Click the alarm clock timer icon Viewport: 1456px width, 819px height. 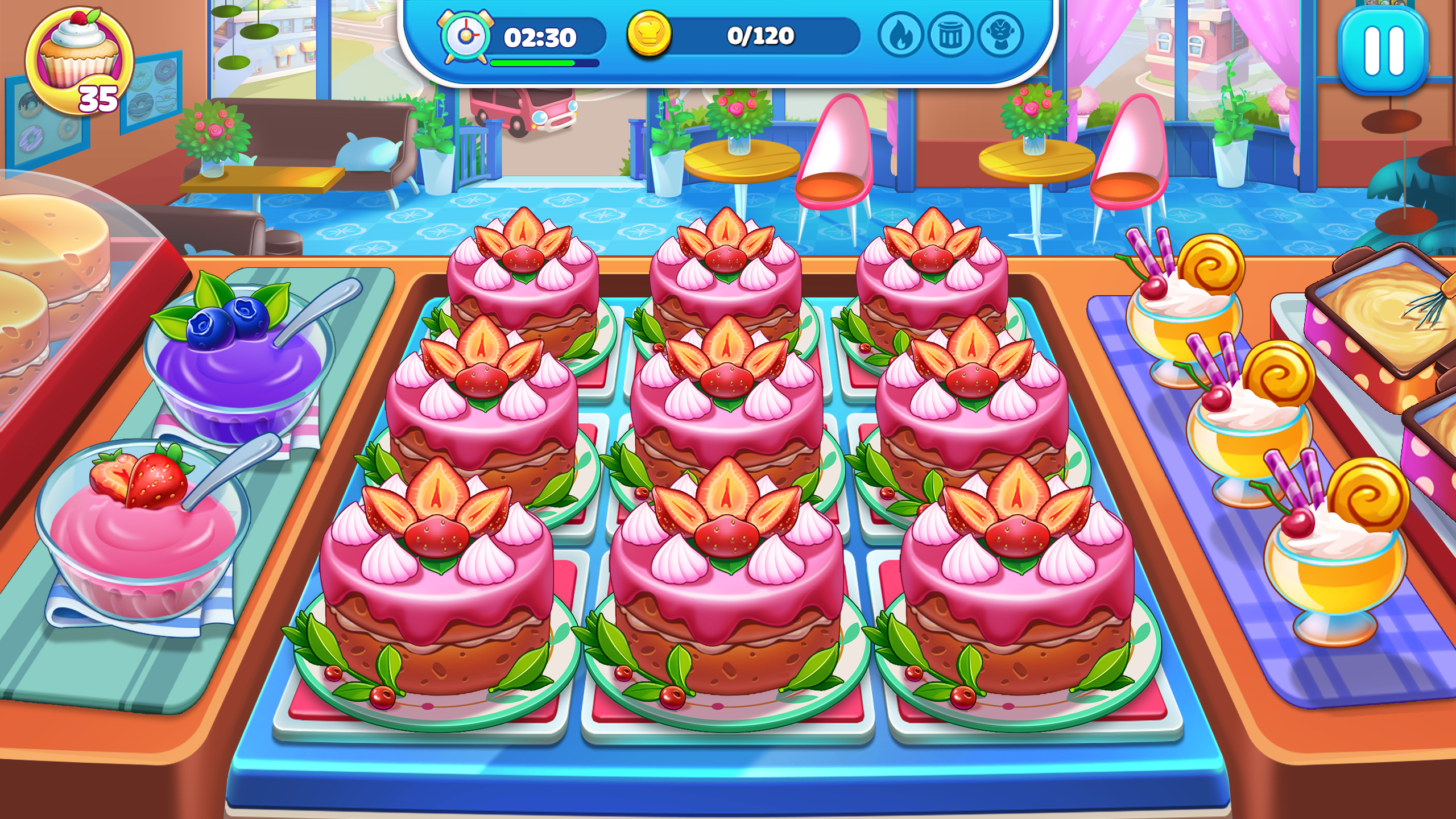coord(466,35)
